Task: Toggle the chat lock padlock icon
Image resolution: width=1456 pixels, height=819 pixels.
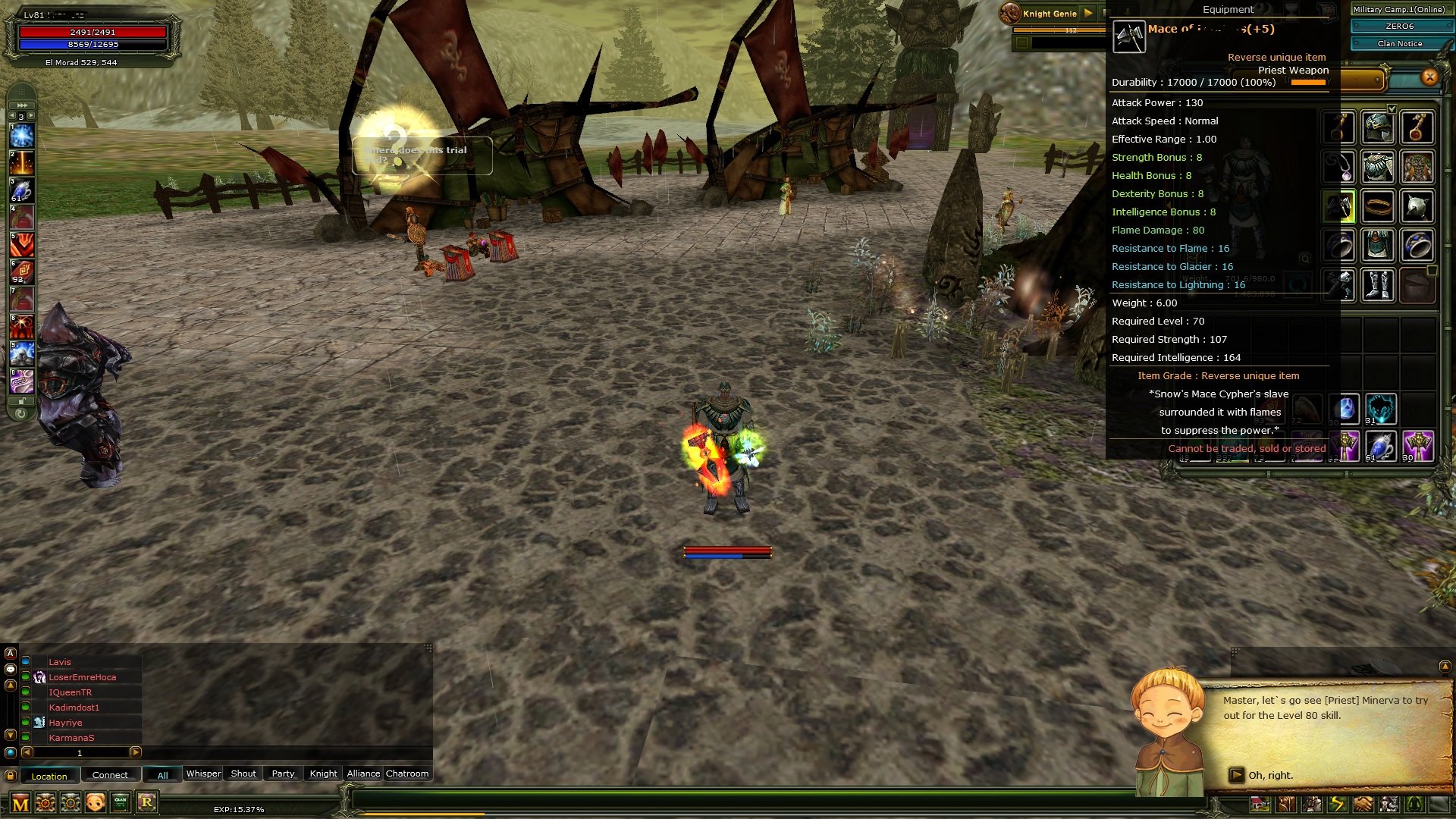Action: tap(11, 776)
